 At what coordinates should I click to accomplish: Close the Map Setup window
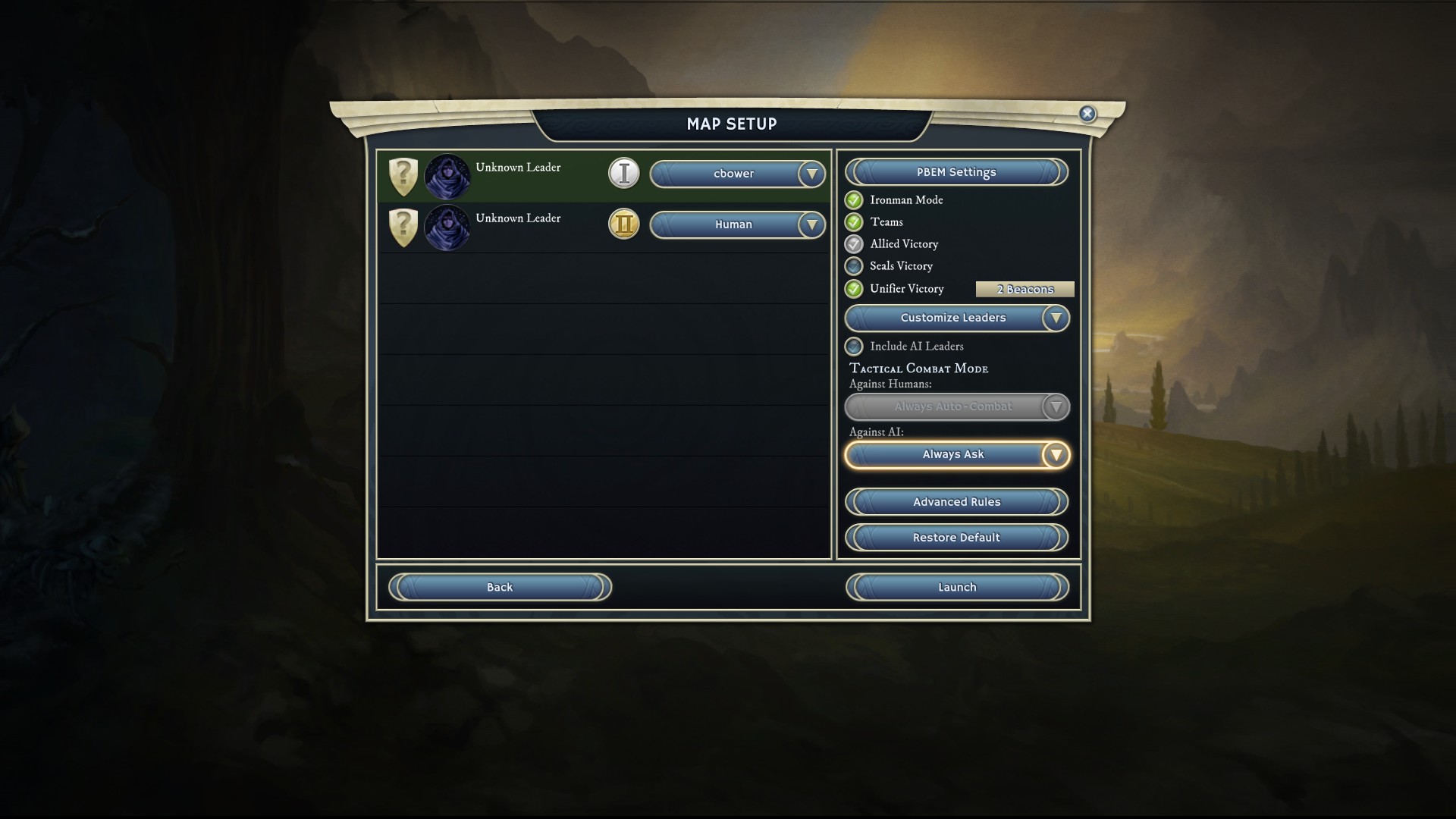click(1087, 114)
